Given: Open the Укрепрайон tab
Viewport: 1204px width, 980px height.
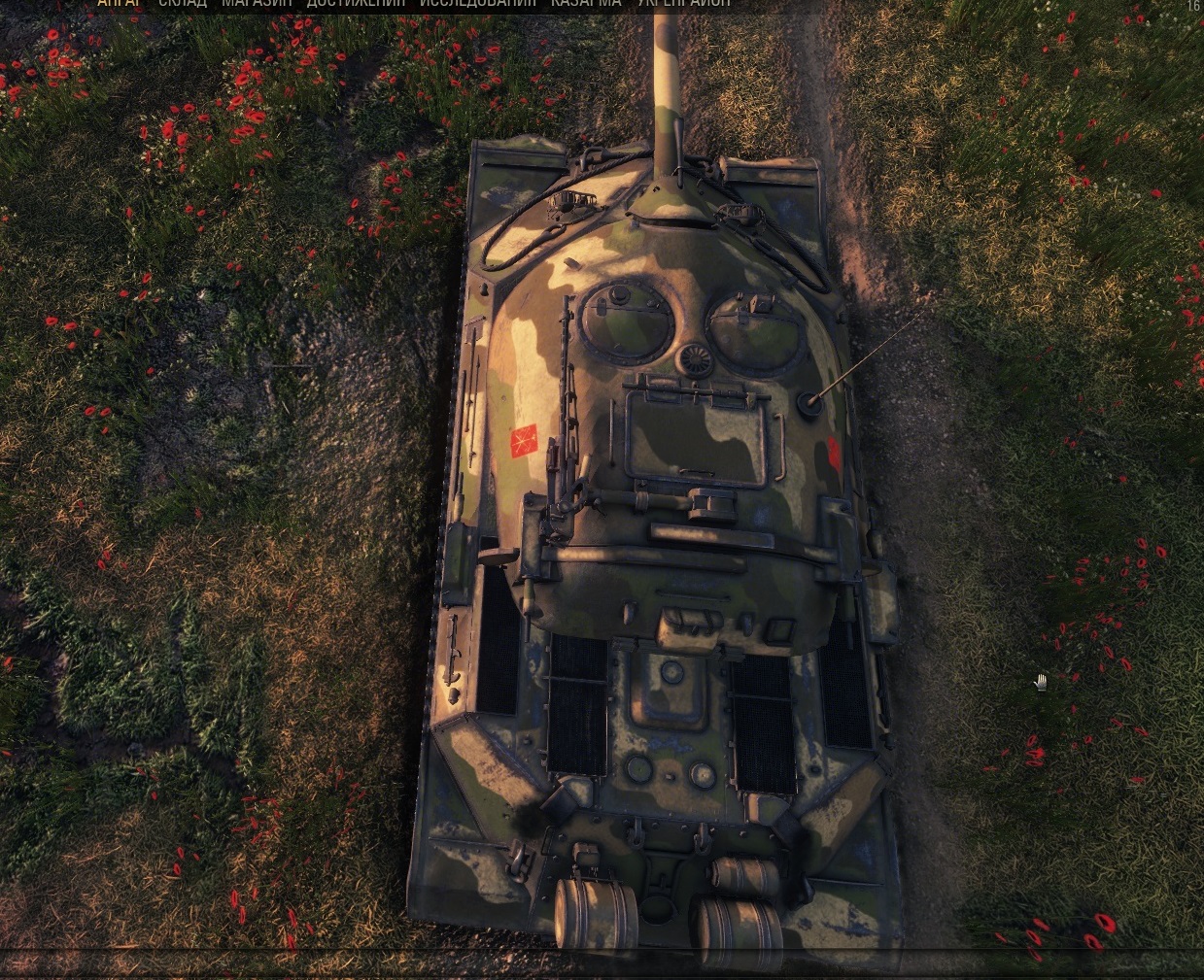Looking at the screenshot, I should (684, 4).
